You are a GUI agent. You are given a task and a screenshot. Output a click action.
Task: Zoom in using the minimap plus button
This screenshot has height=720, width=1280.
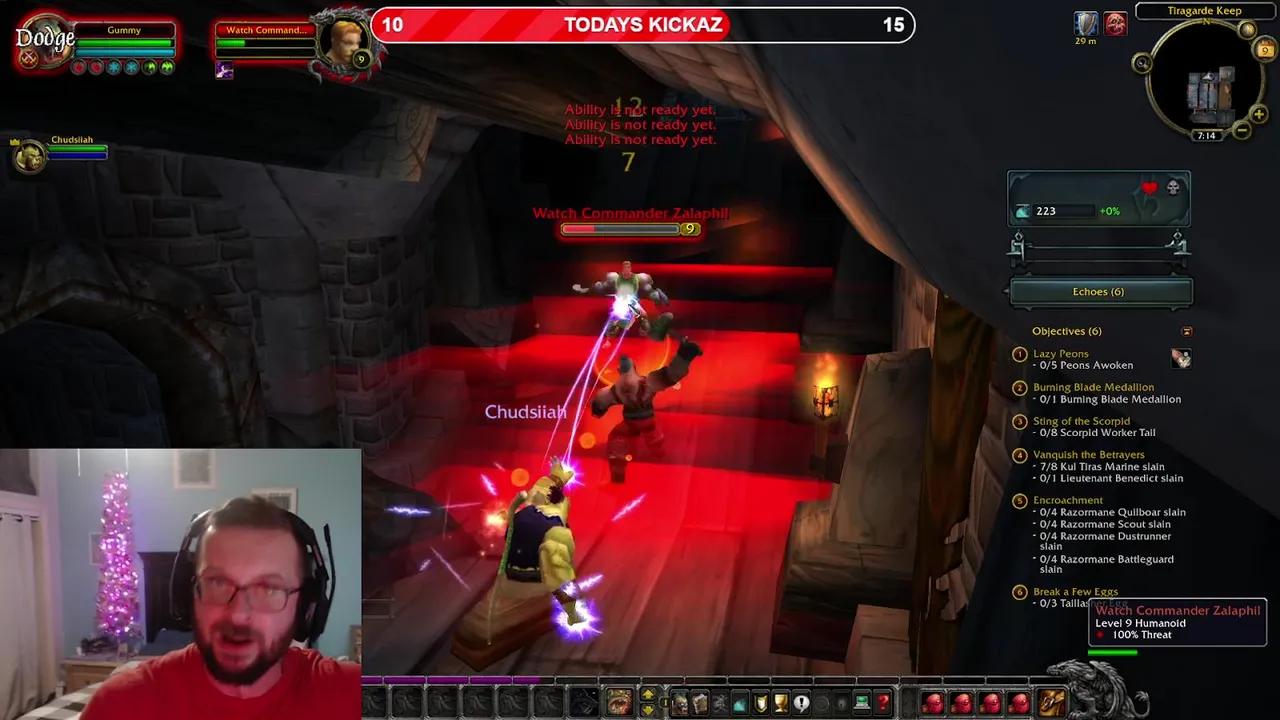(1258, 115)
